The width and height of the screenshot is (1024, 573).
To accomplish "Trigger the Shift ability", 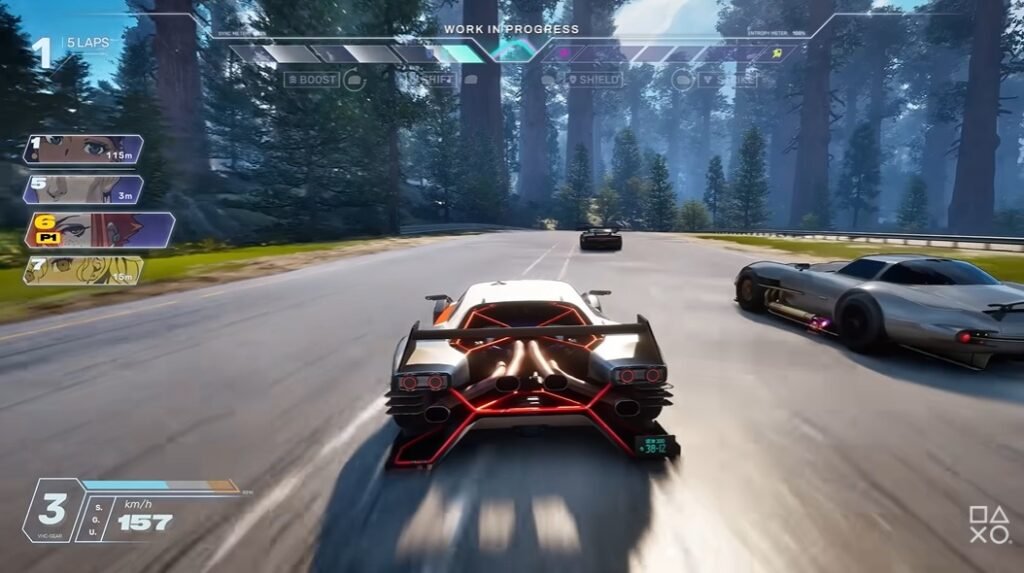I will click(x=437, y=79).
